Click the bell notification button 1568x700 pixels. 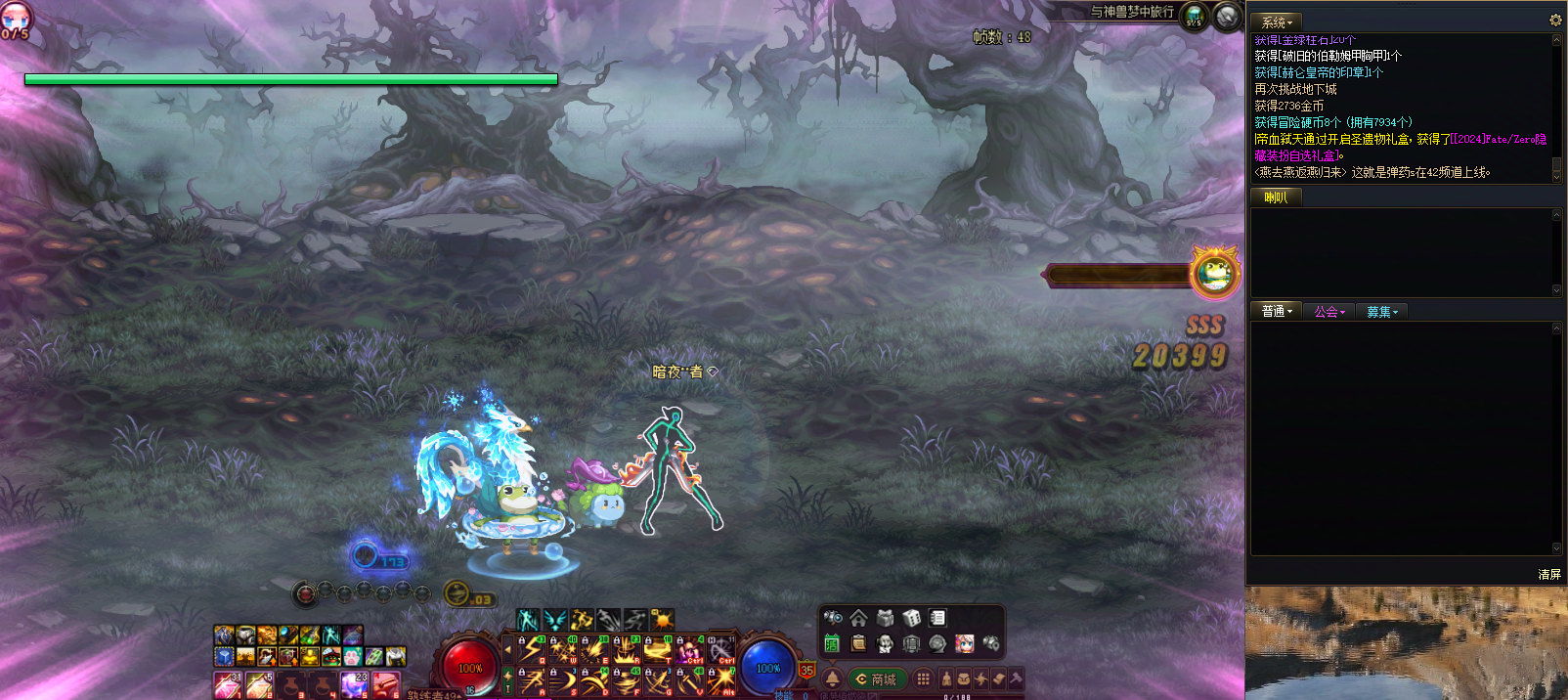click(x=833, y=678)
